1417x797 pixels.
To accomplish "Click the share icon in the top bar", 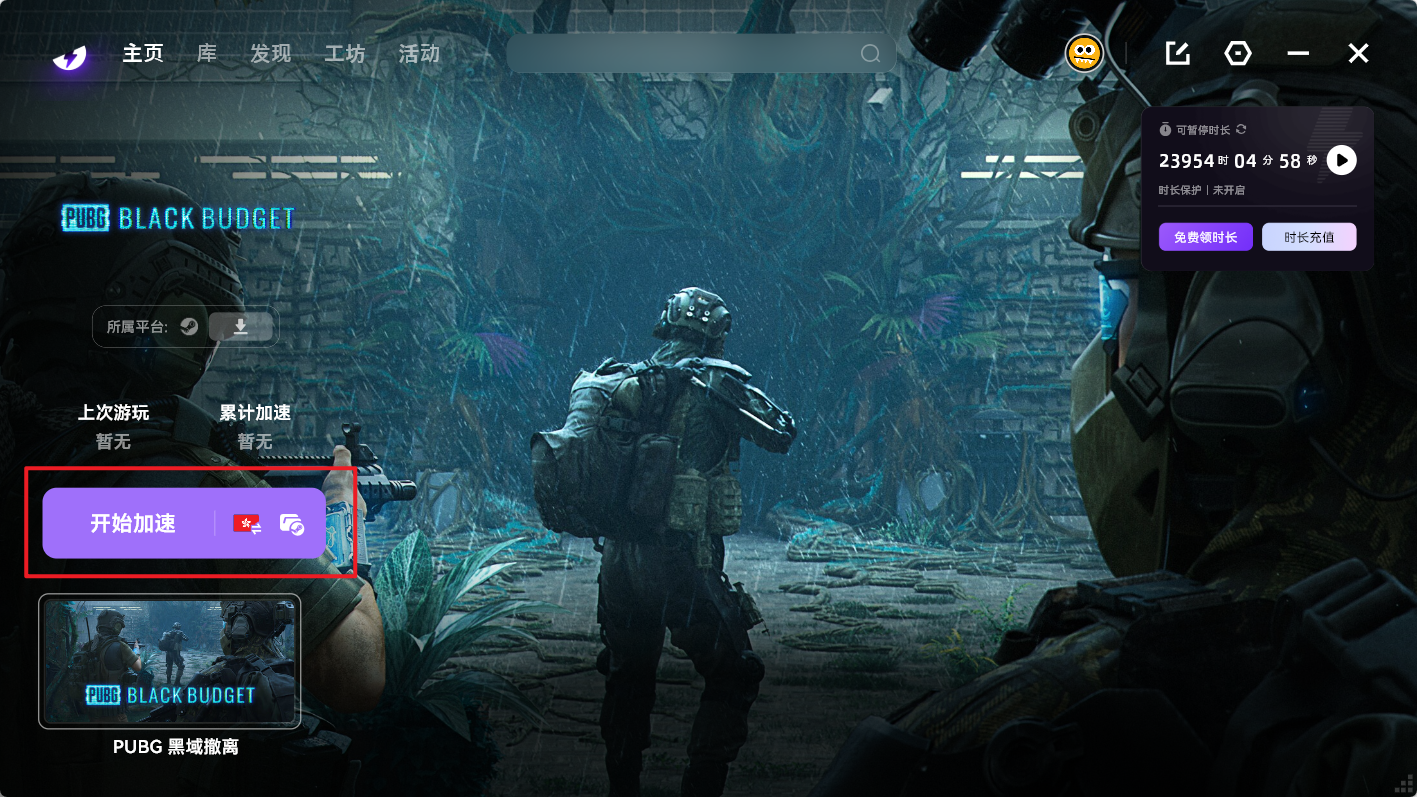I will point(1178,53).
